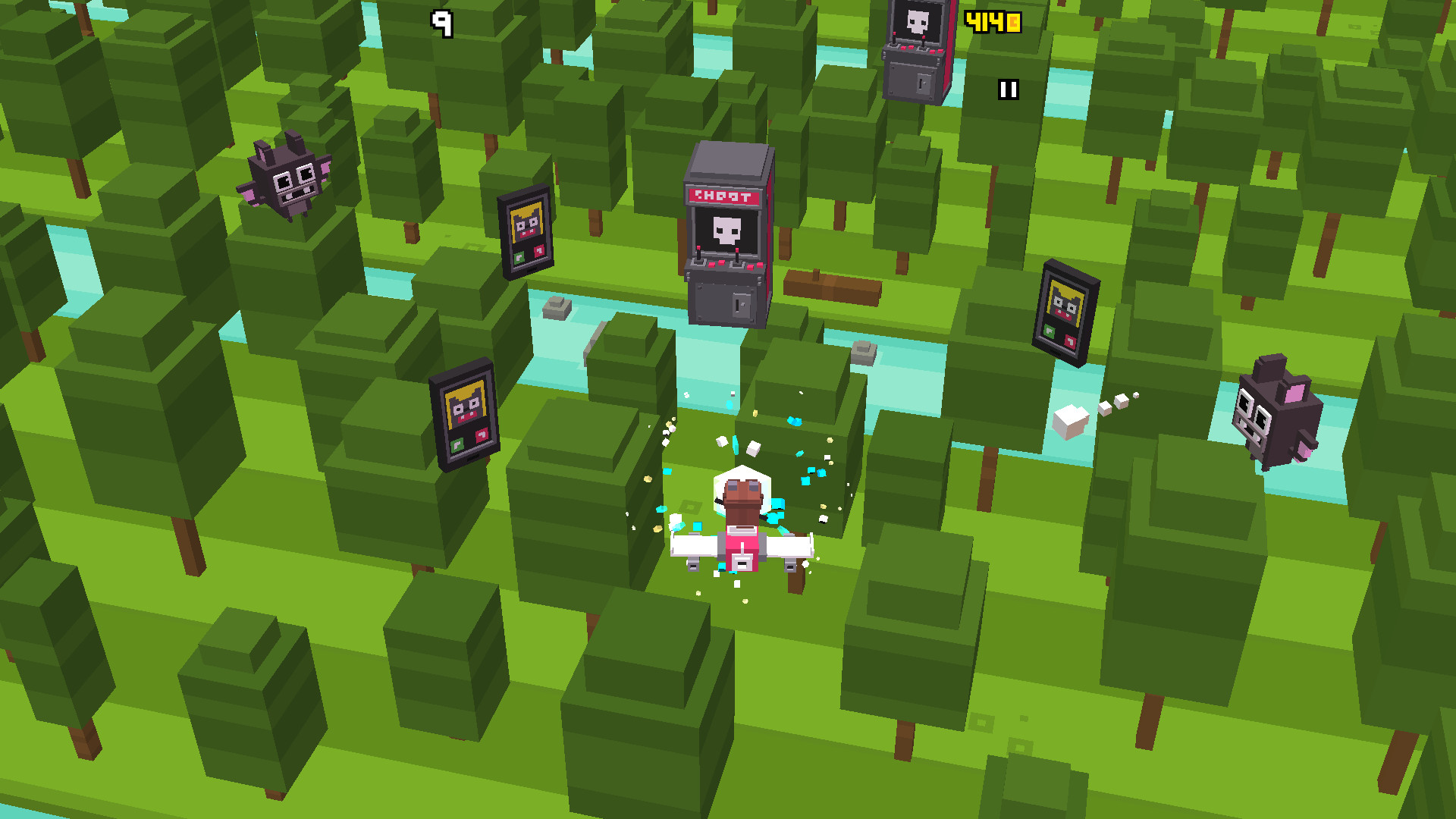This screenshot has width=1456, height=819.
Task: Click the SHOOT marquee sign
Action: (x=725, y=196)
